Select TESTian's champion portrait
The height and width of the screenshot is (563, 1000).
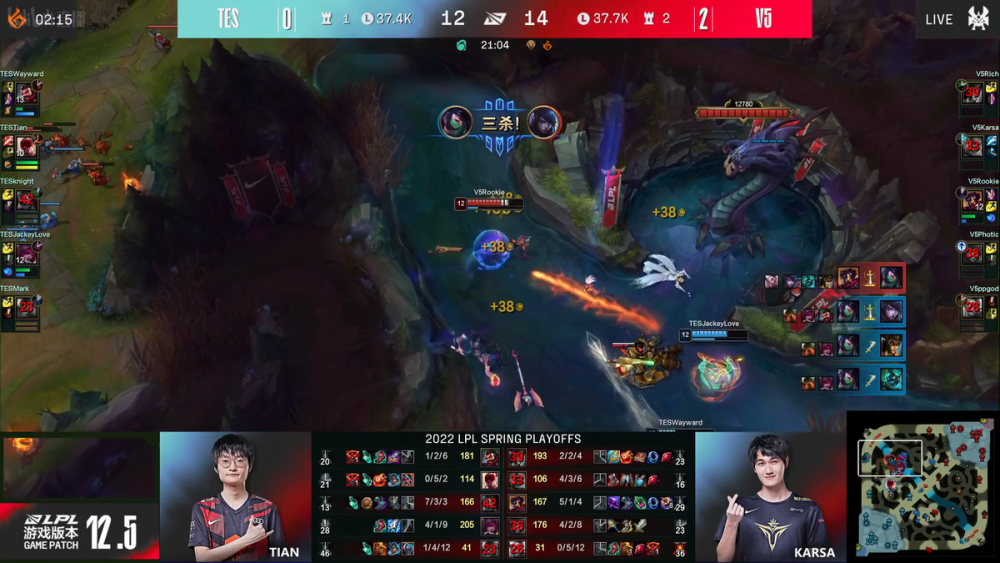coord(27,146)
